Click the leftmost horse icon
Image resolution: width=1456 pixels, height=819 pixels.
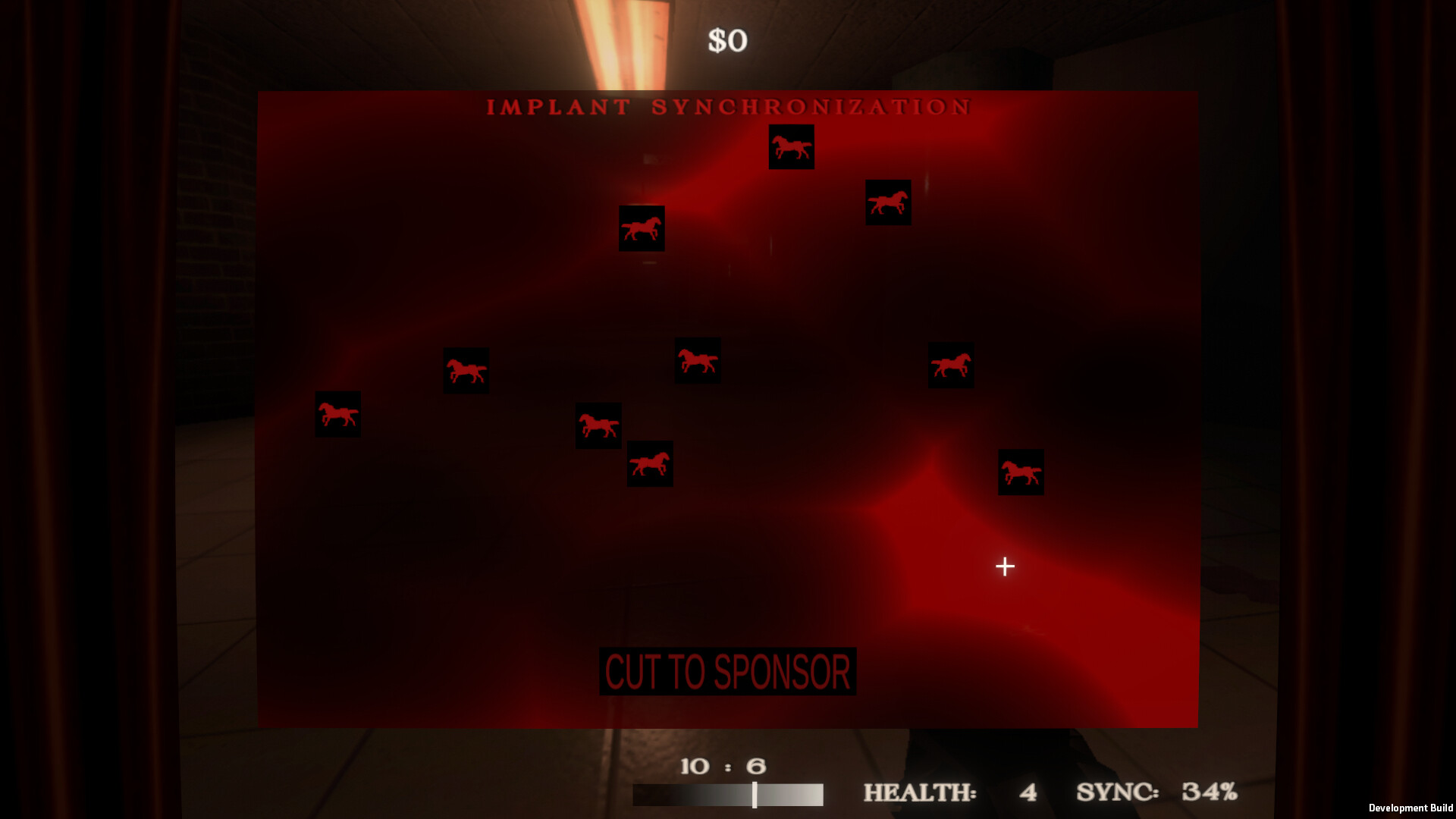pos(337,416)
